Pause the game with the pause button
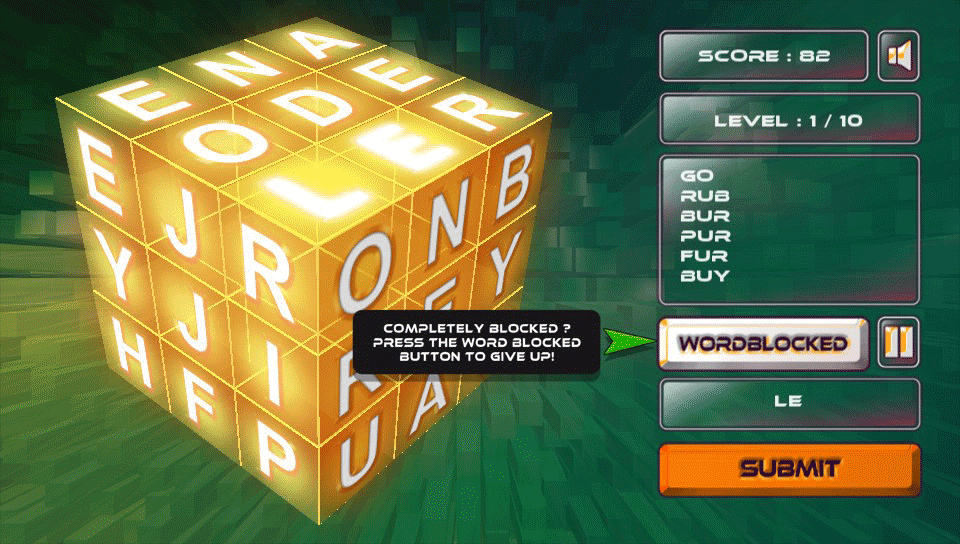 coord(898,343)
